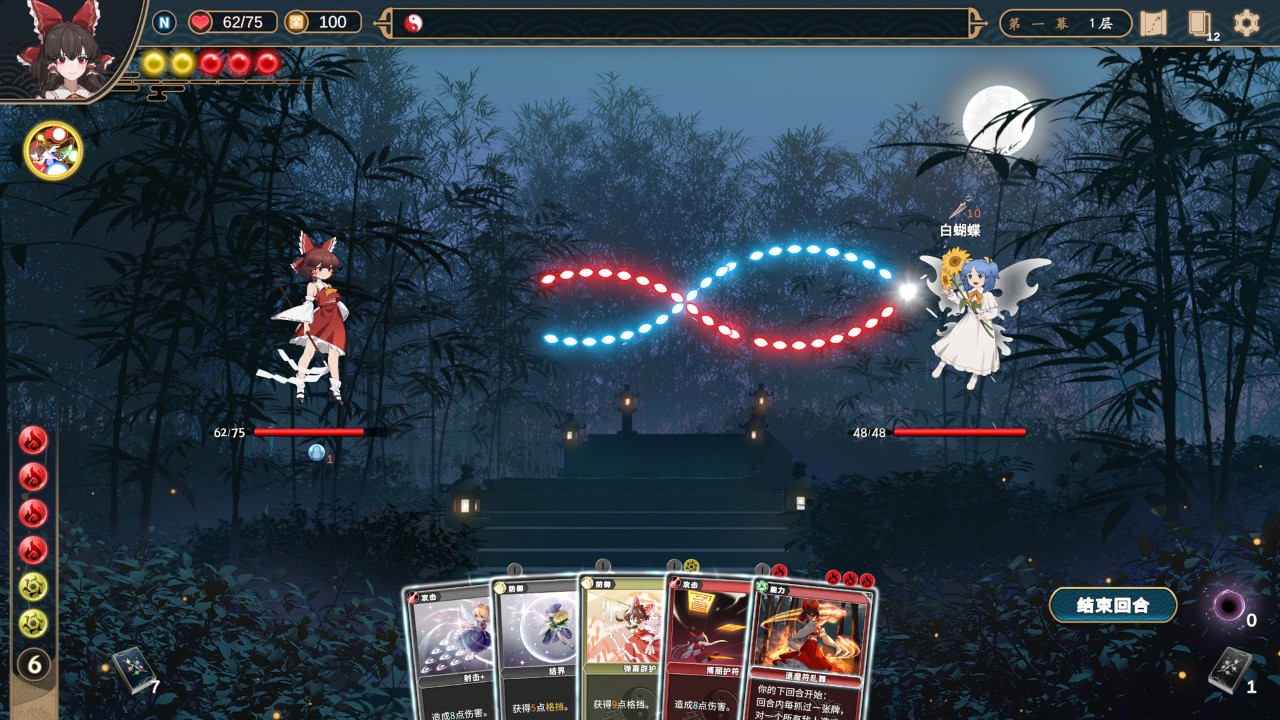1280x720 pixels.
Task: Click Reimu's character portrait
Action: tap(68, 50)
